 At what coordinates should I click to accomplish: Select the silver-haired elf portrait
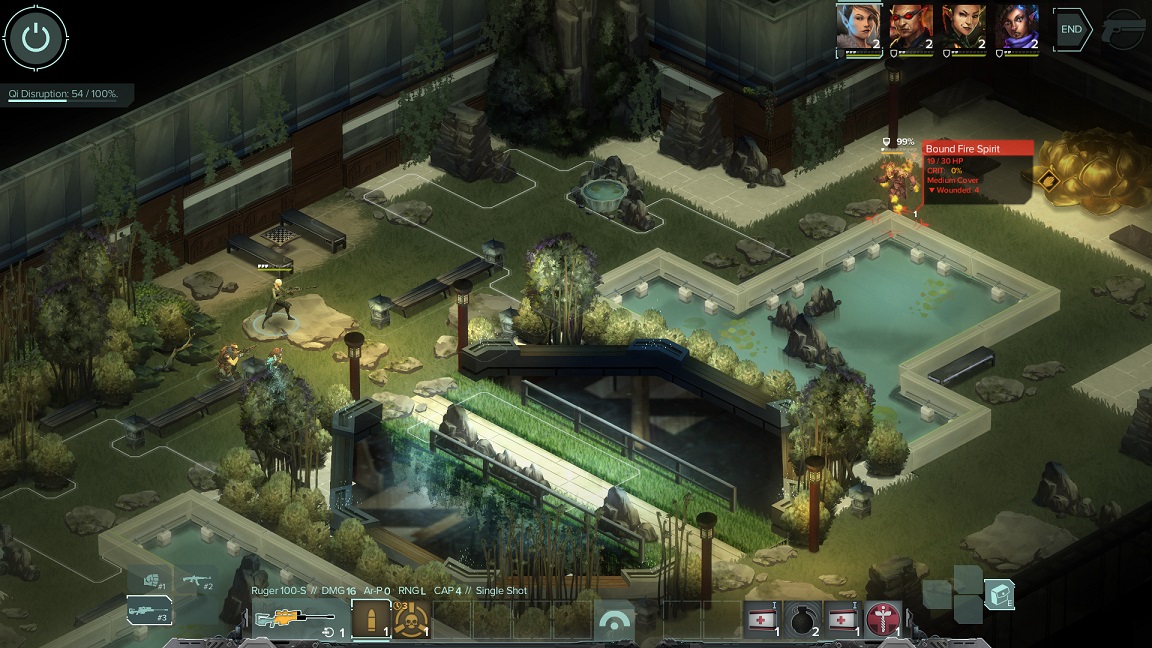tap(859, 27)
